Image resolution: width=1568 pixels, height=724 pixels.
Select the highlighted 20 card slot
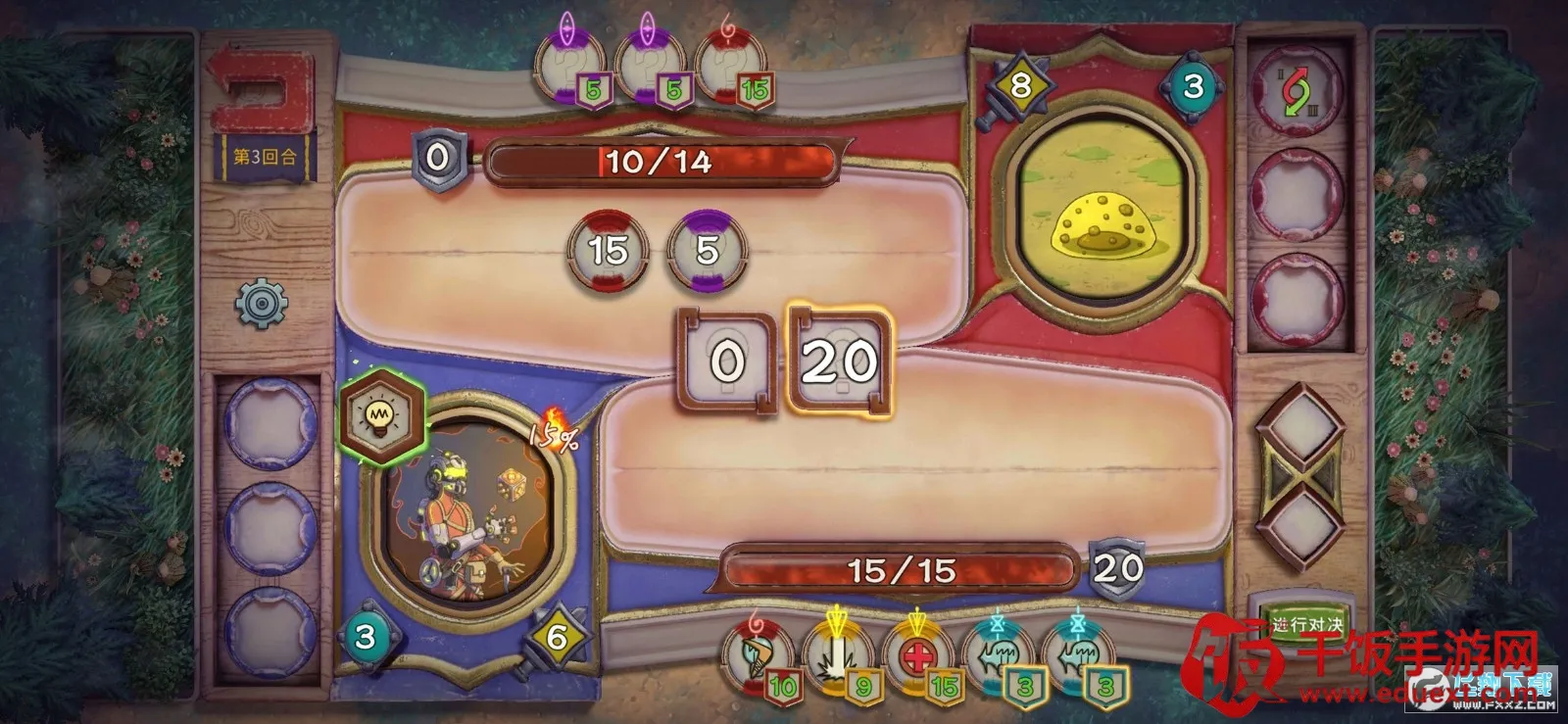point(840,362)
